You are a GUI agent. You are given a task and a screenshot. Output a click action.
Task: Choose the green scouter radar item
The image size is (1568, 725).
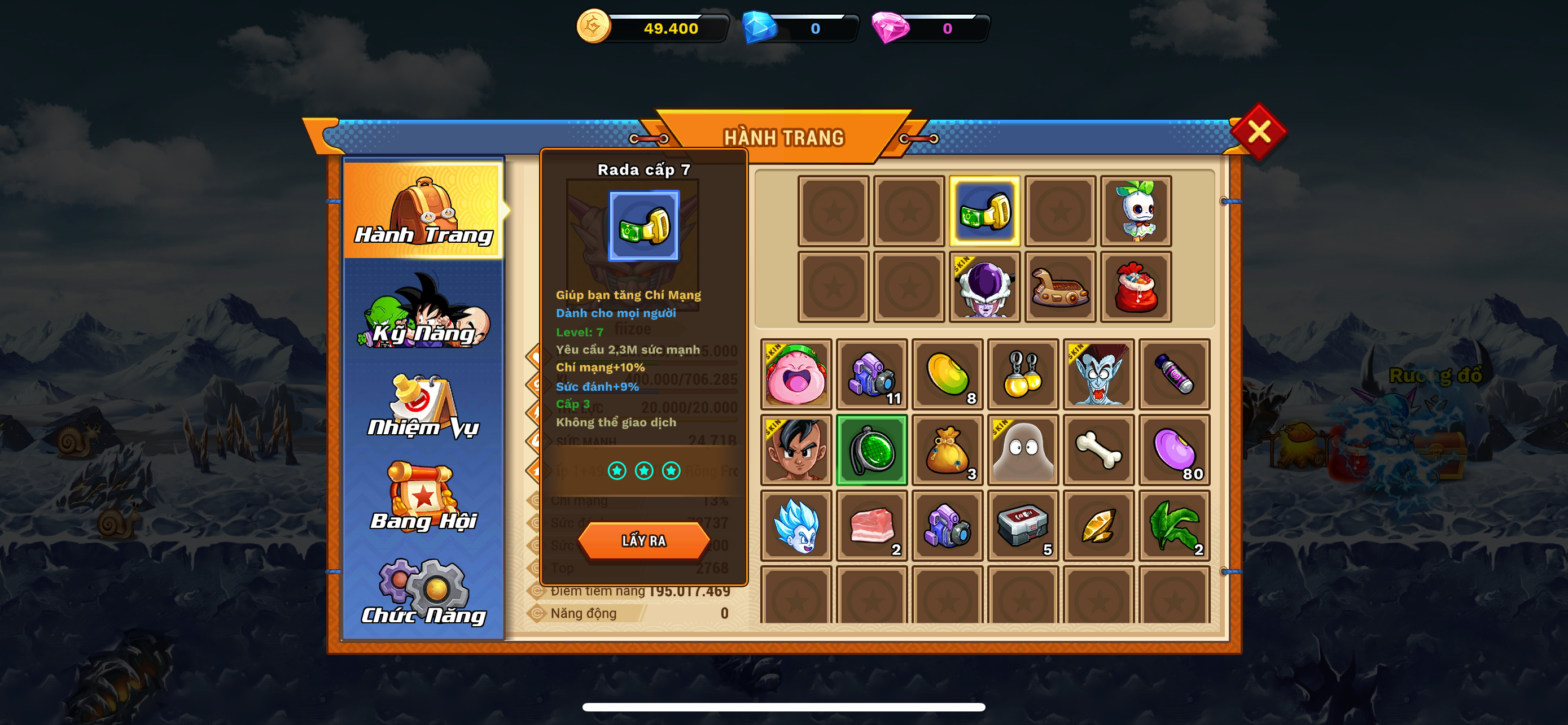[871, 451]
